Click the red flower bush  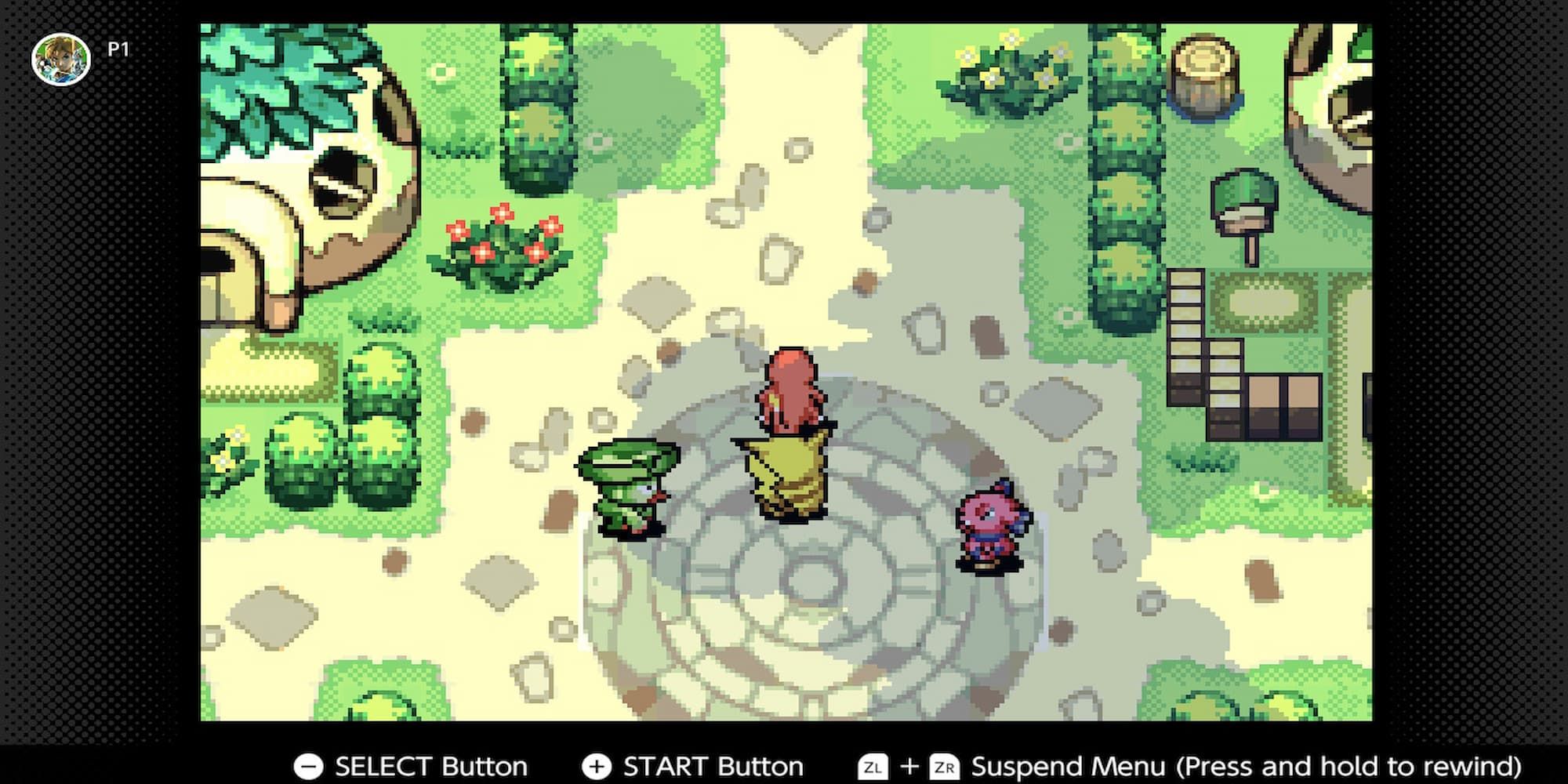502,243
